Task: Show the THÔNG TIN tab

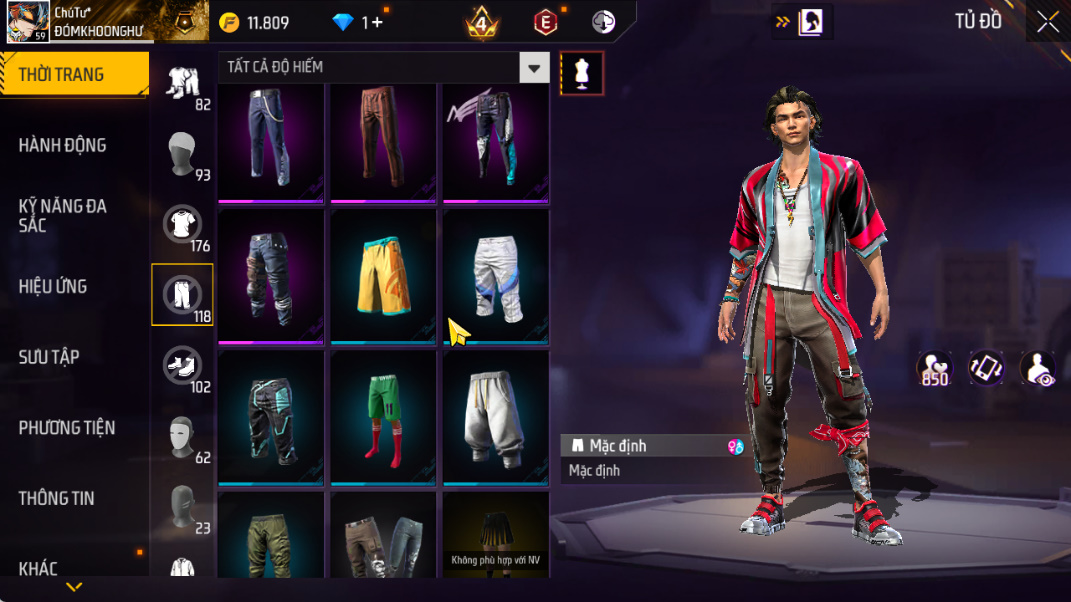Action: coord(56,498)
